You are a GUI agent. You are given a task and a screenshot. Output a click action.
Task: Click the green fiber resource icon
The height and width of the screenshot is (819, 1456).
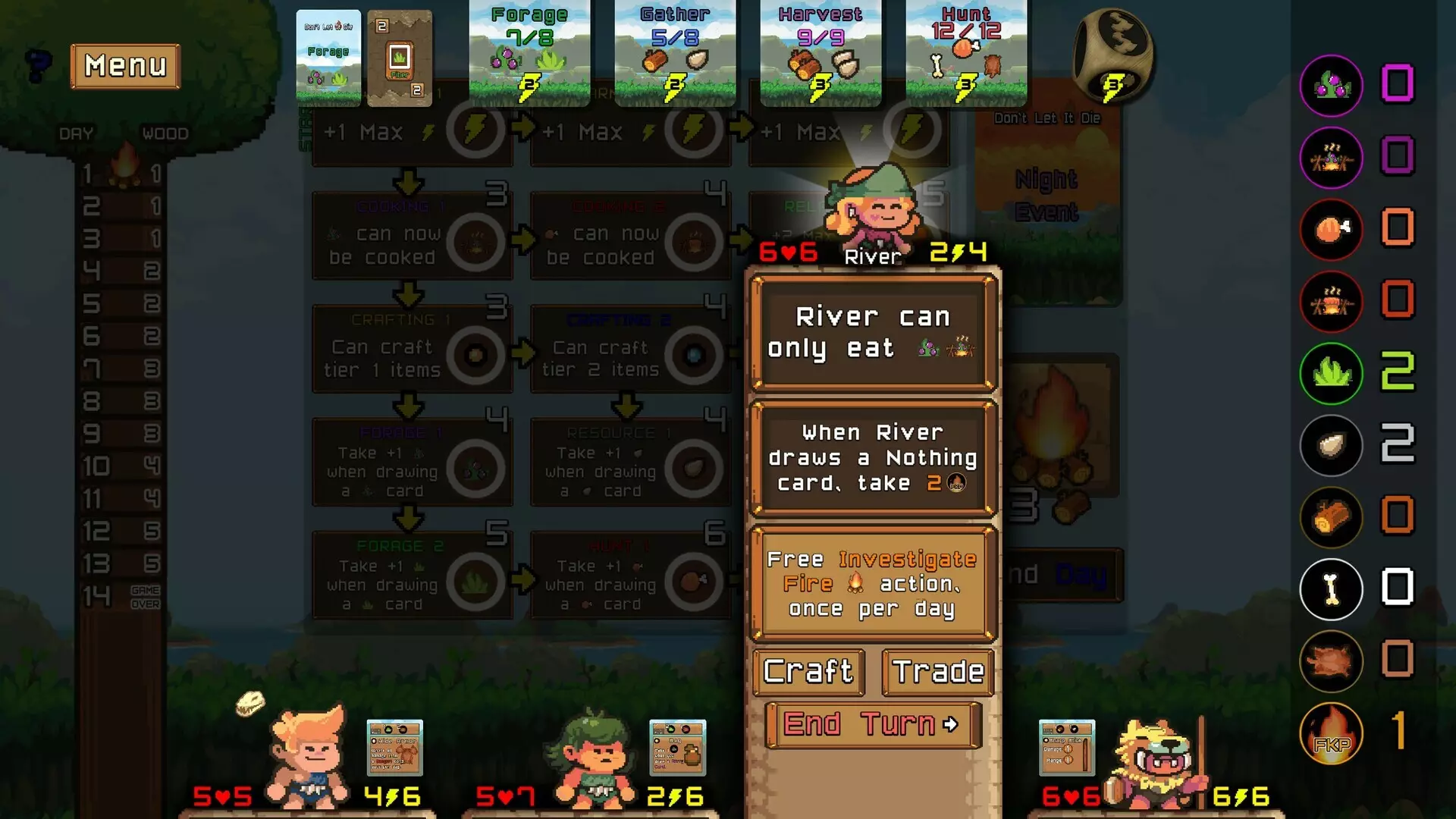tap(1331, 373)
